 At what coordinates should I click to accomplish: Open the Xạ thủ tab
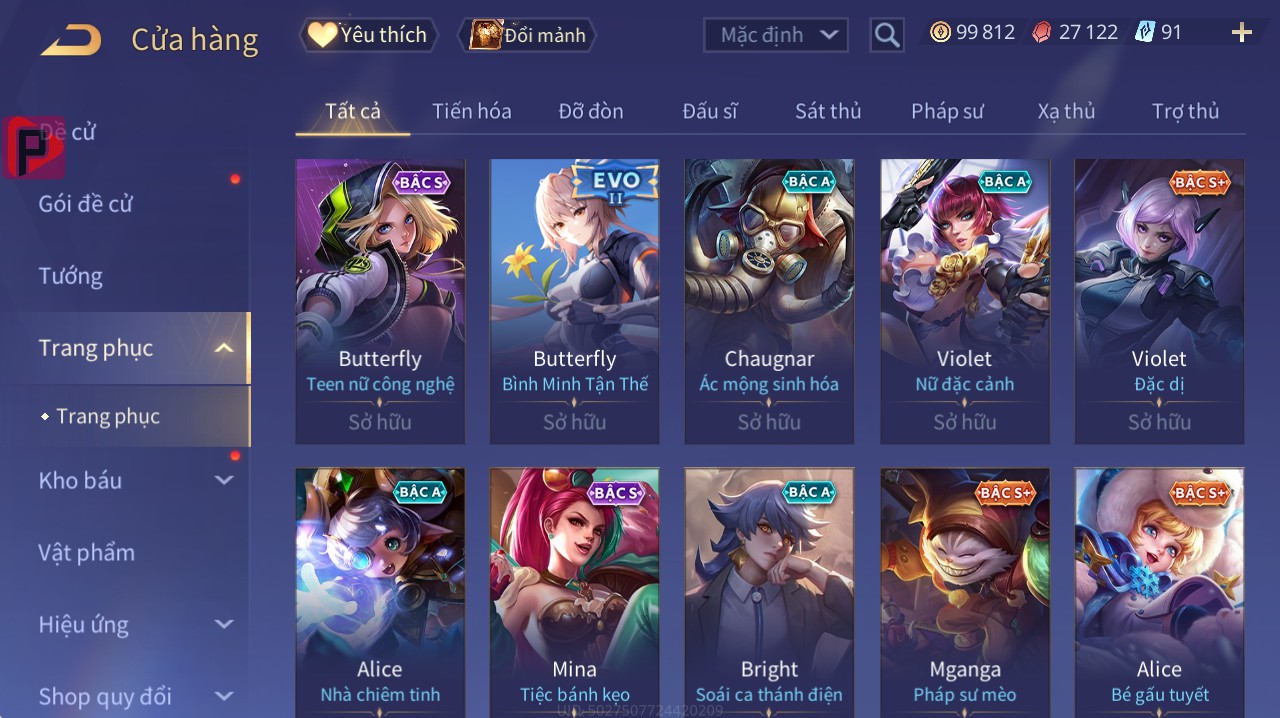click(1066, 111)
